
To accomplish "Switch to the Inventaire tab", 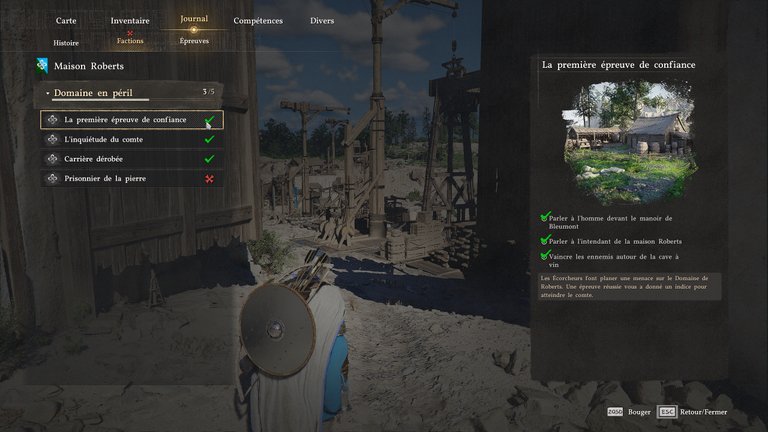I will coord(130,20).
